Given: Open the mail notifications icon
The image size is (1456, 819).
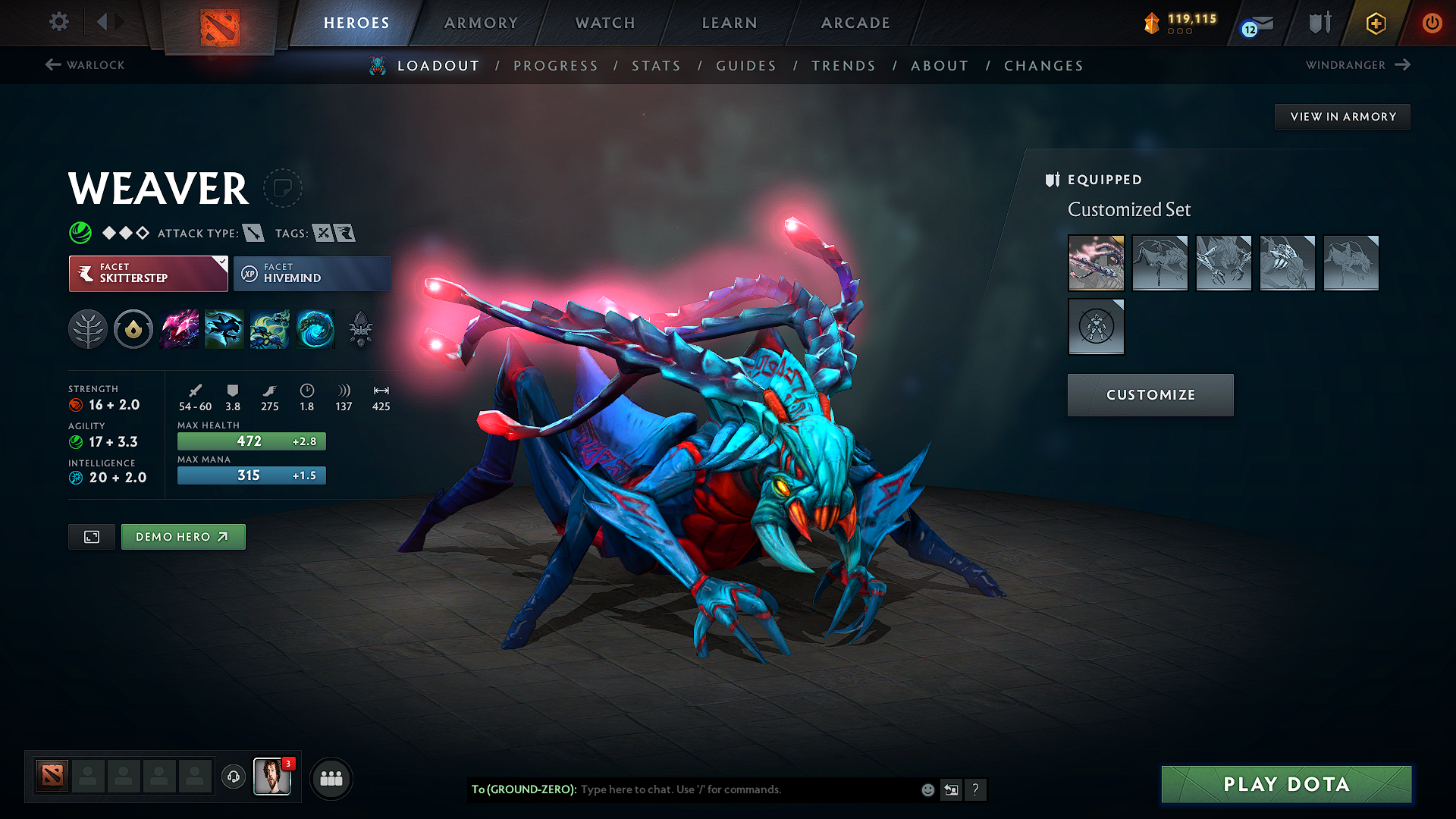Looking at the screenshot, I should click(x=1255, y=23).
